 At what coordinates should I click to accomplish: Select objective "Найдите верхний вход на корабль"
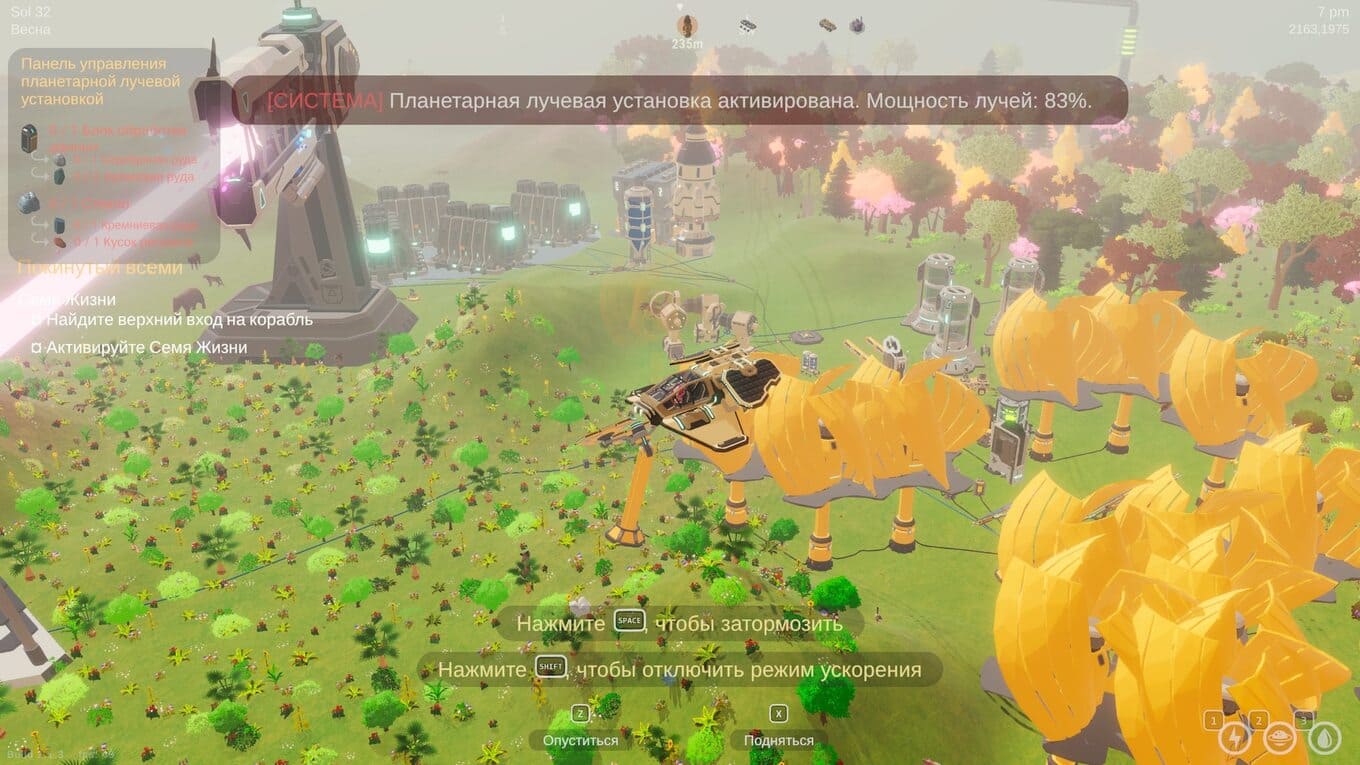179,320
